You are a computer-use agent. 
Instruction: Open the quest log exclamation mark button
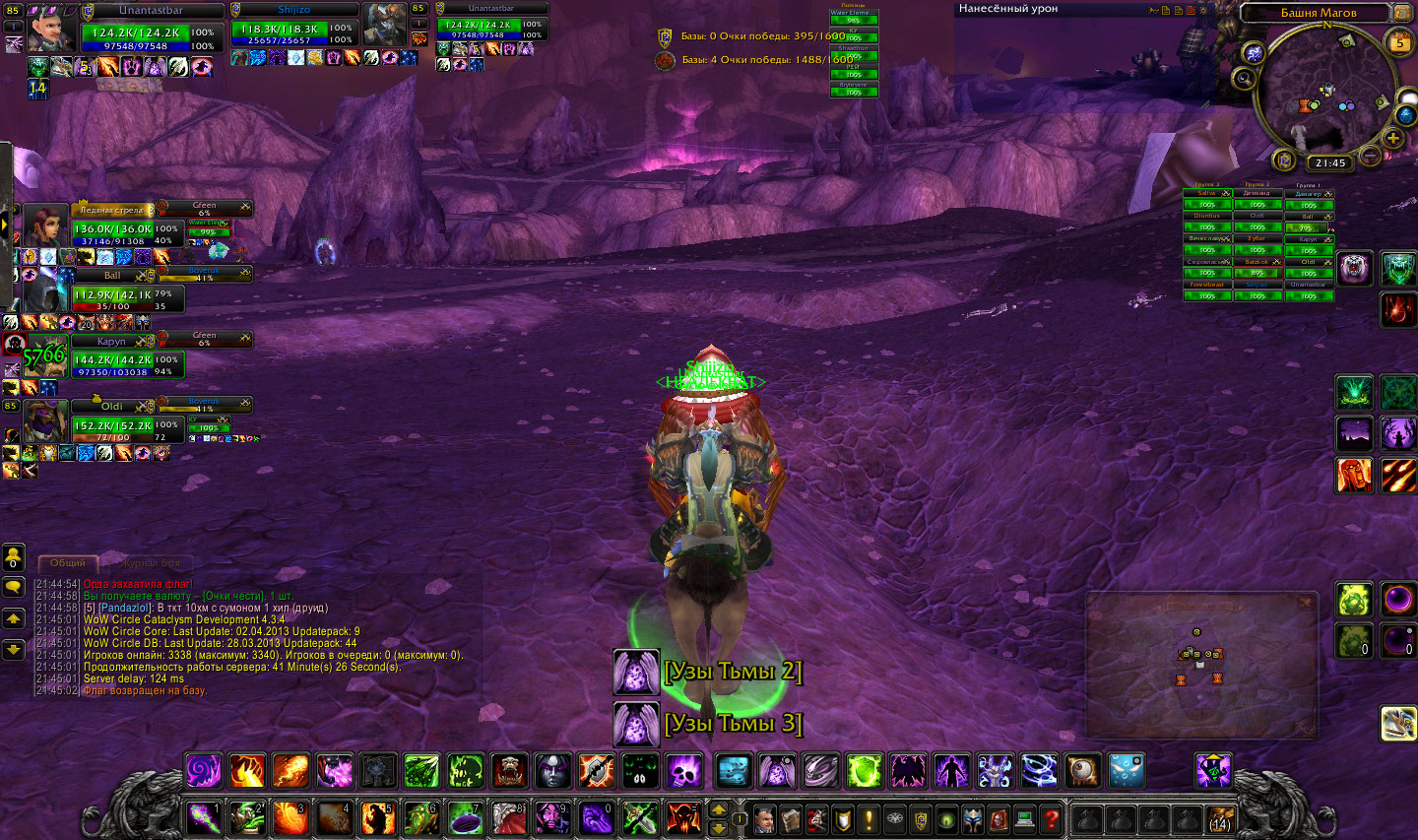[869, 818]
